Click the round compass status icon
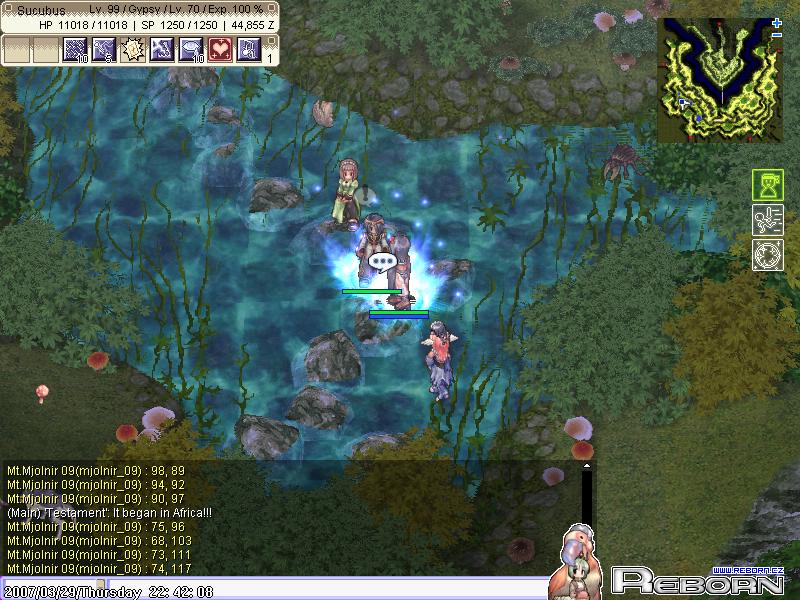The height and width of the screenshot is (600, 800). [x=767, y=254]
